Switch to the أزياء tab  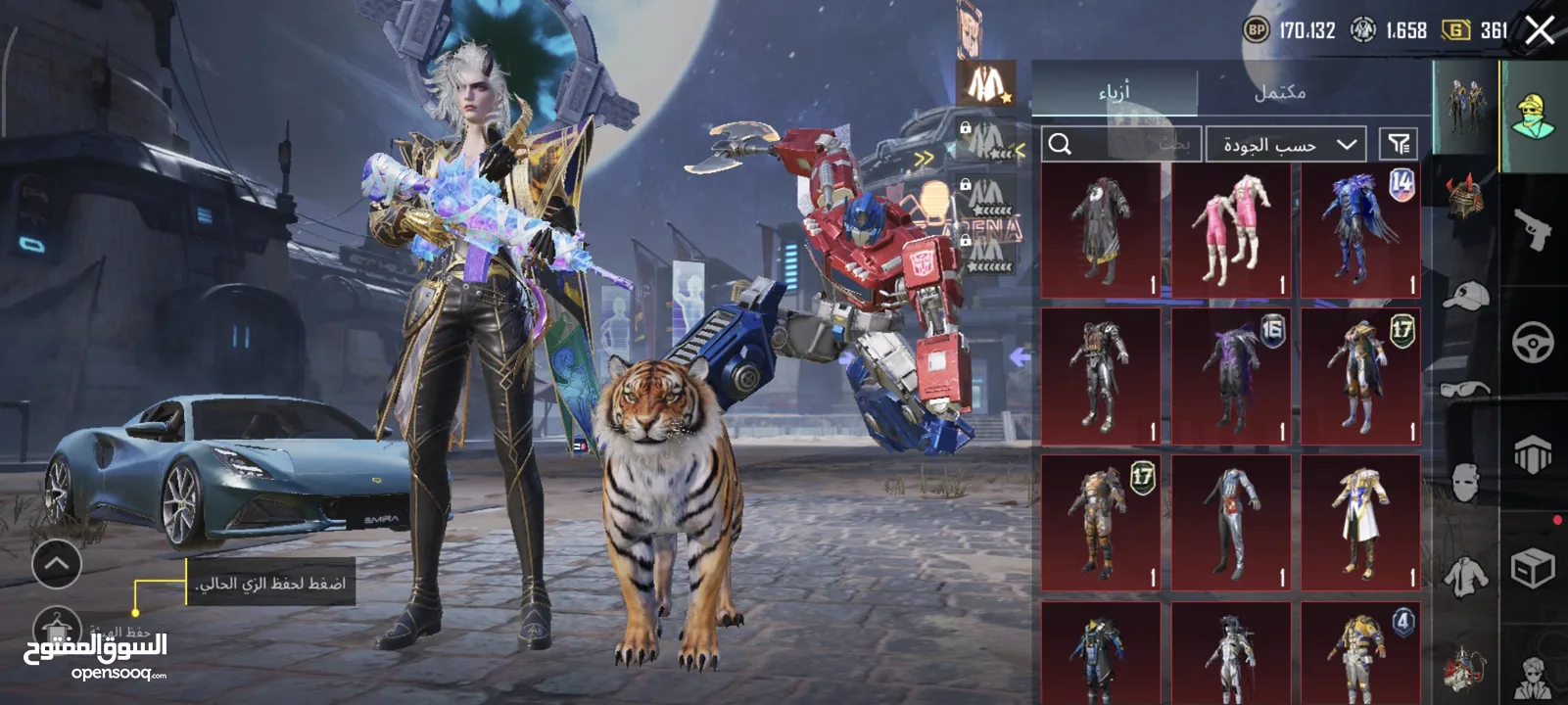point(1115,91)
